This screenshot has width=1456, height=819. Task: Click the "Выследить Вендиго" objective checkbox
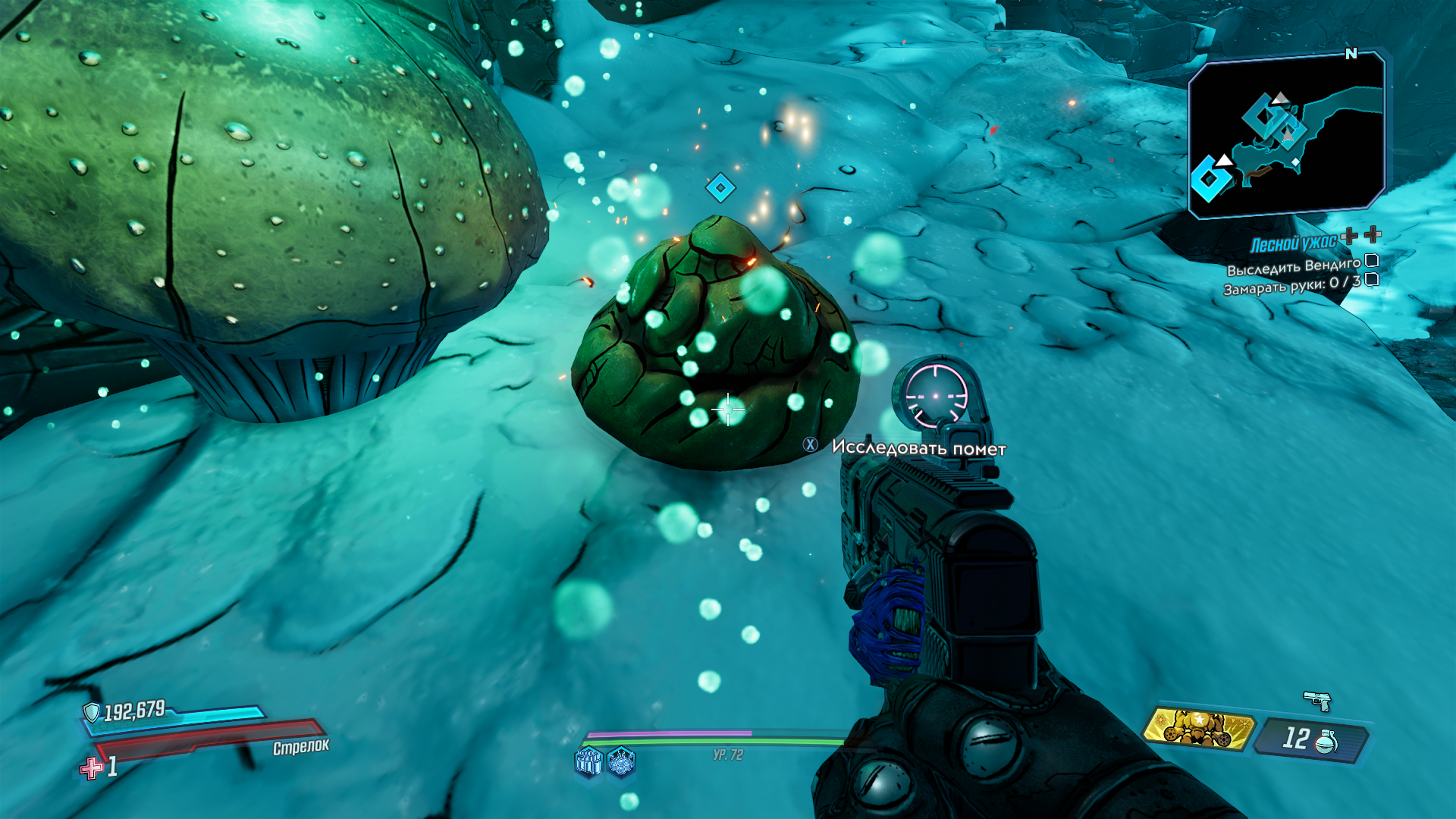coord(1372,261)
